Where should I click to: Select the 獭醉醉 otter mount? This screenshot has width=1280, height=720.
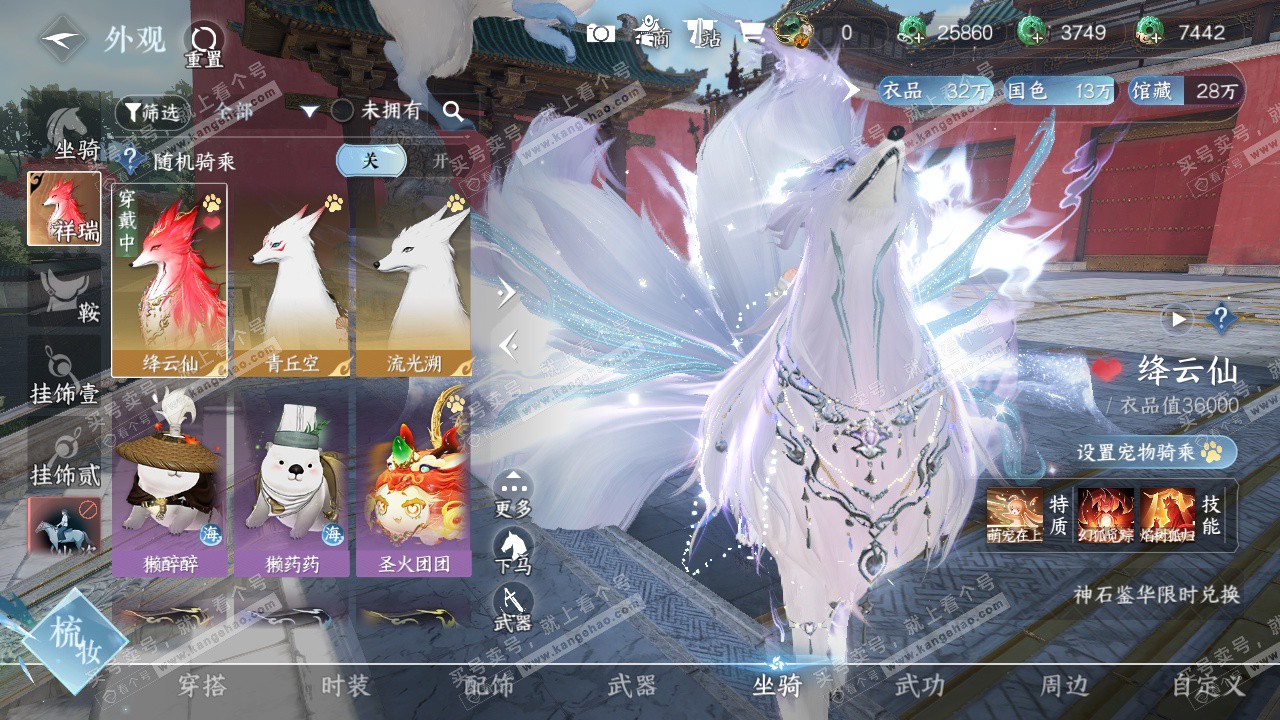point(170,482)
